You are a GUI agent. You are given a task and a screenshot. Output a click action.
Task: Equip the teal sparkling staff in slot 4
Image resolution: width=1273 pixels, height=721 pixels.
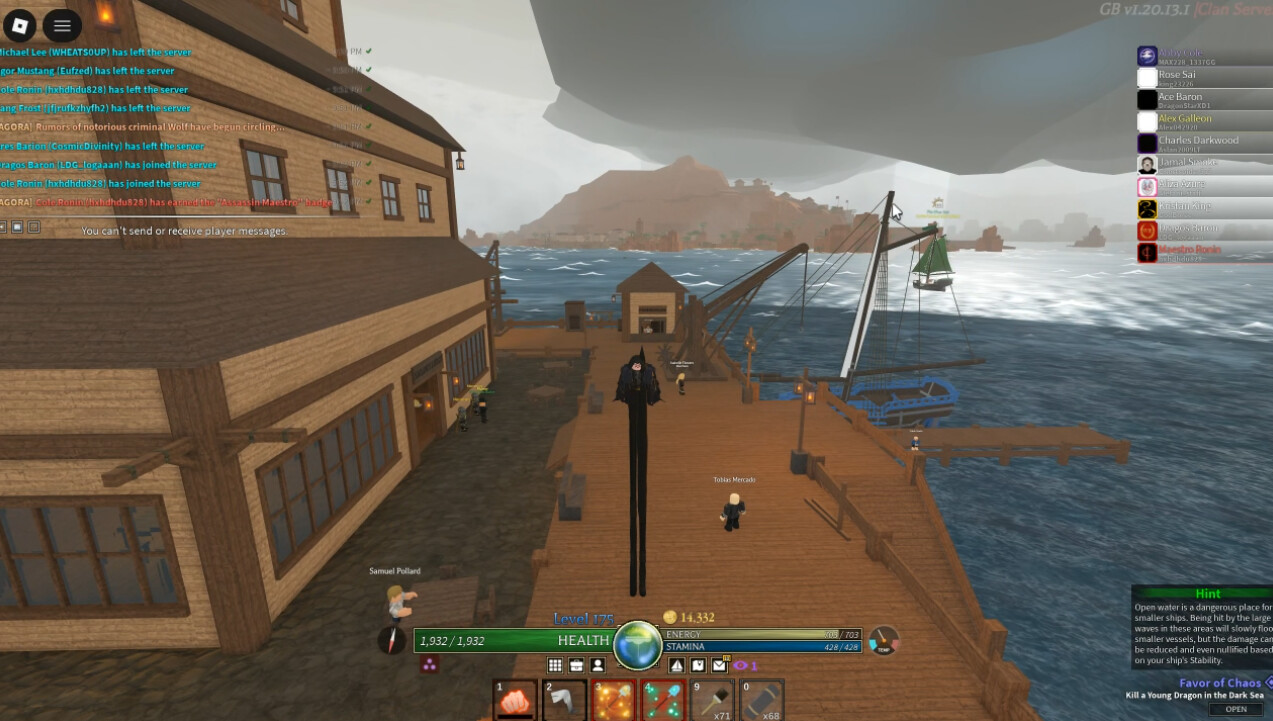click(662, 699)
